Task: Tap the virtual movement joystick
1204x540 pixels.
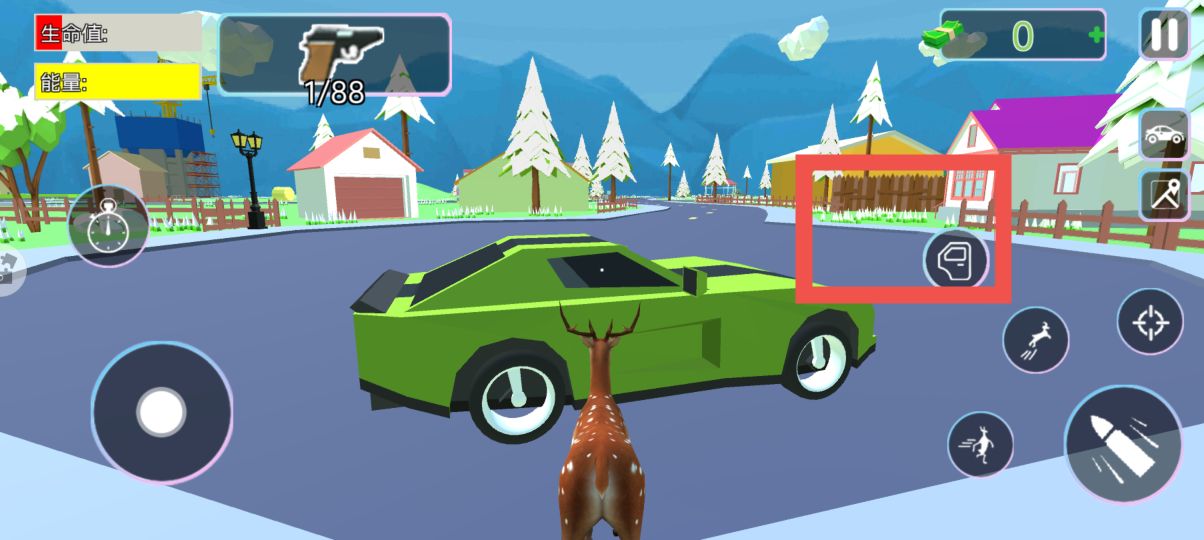Action: (161, 412)
